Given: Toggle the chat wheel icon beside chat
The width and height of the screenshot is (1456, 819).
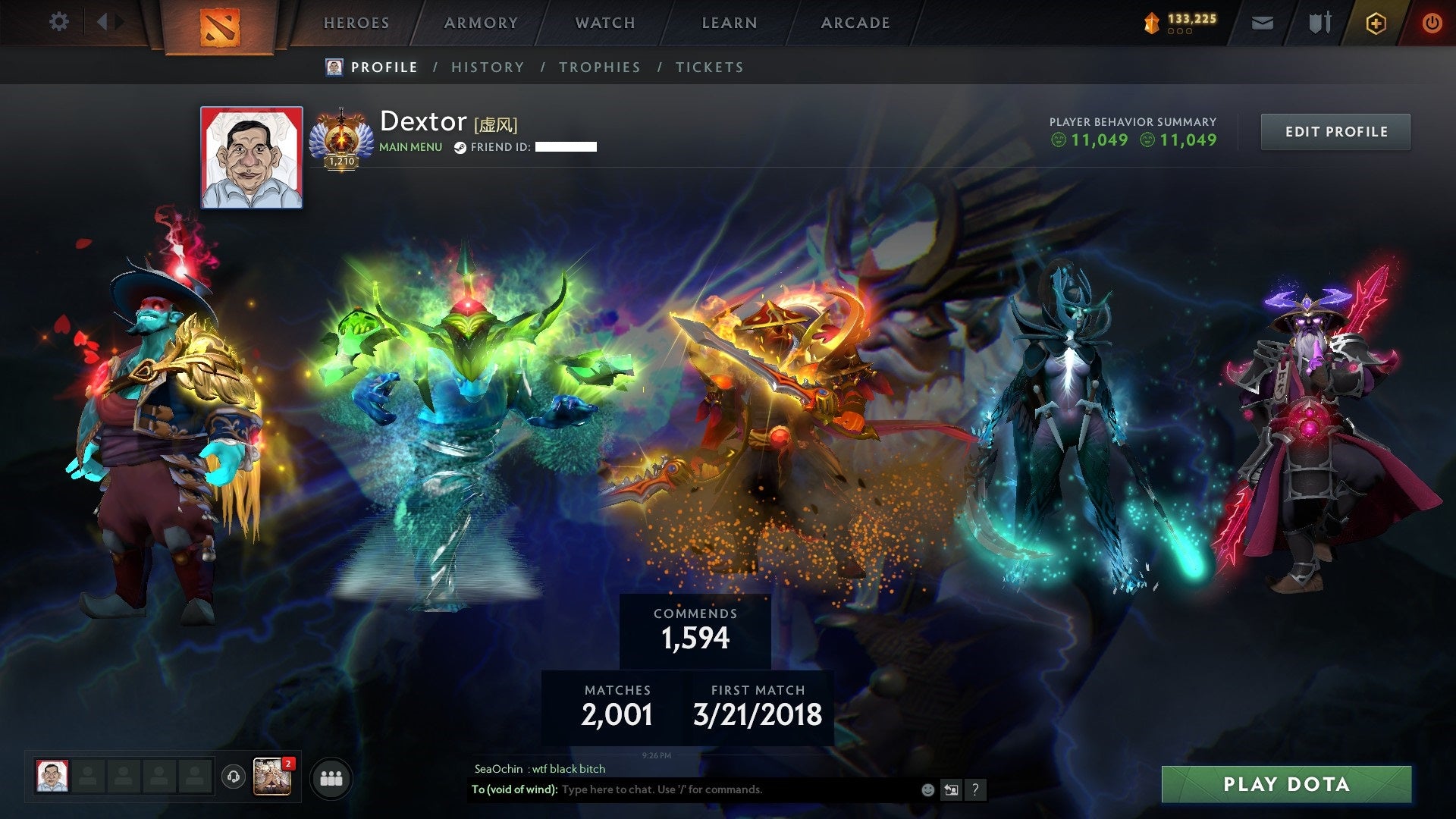Looking at the screenshot, I should pos(950,789).
